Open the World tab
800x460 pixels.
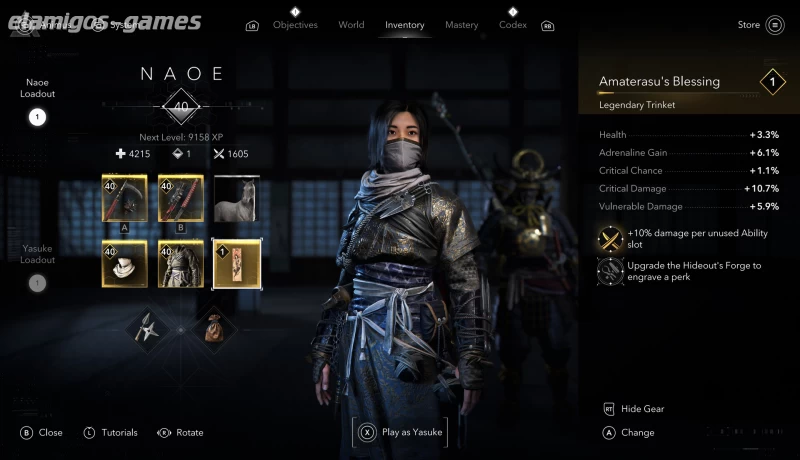(351, 25)
